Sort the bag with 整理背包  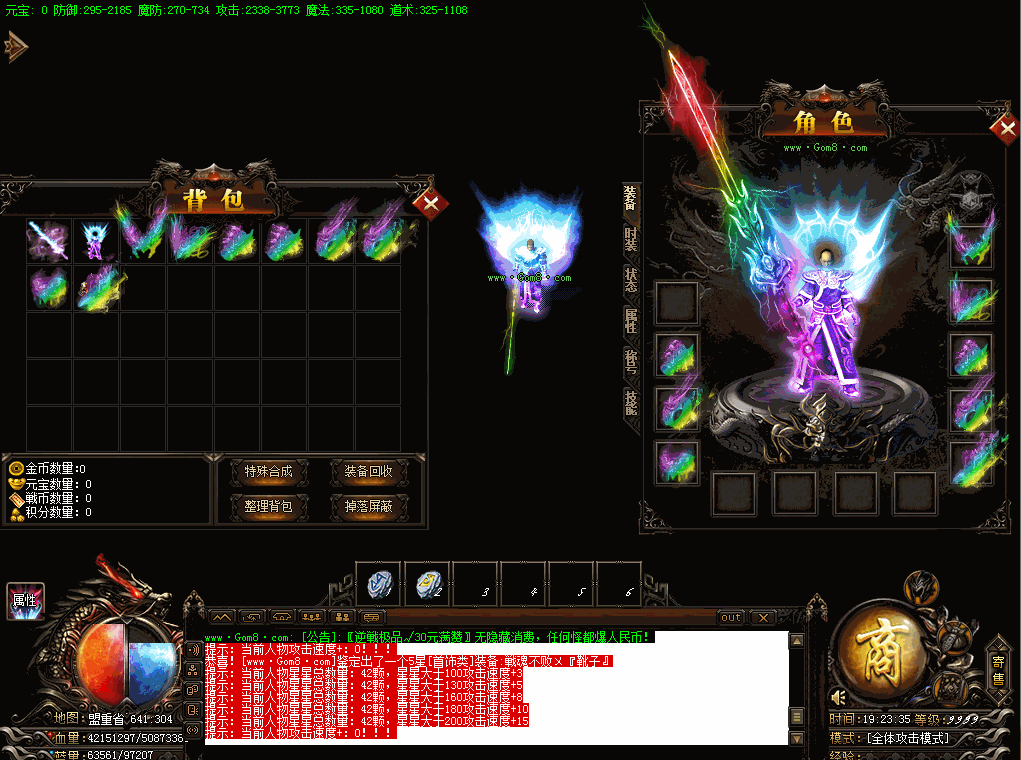(x=268, y=506)
